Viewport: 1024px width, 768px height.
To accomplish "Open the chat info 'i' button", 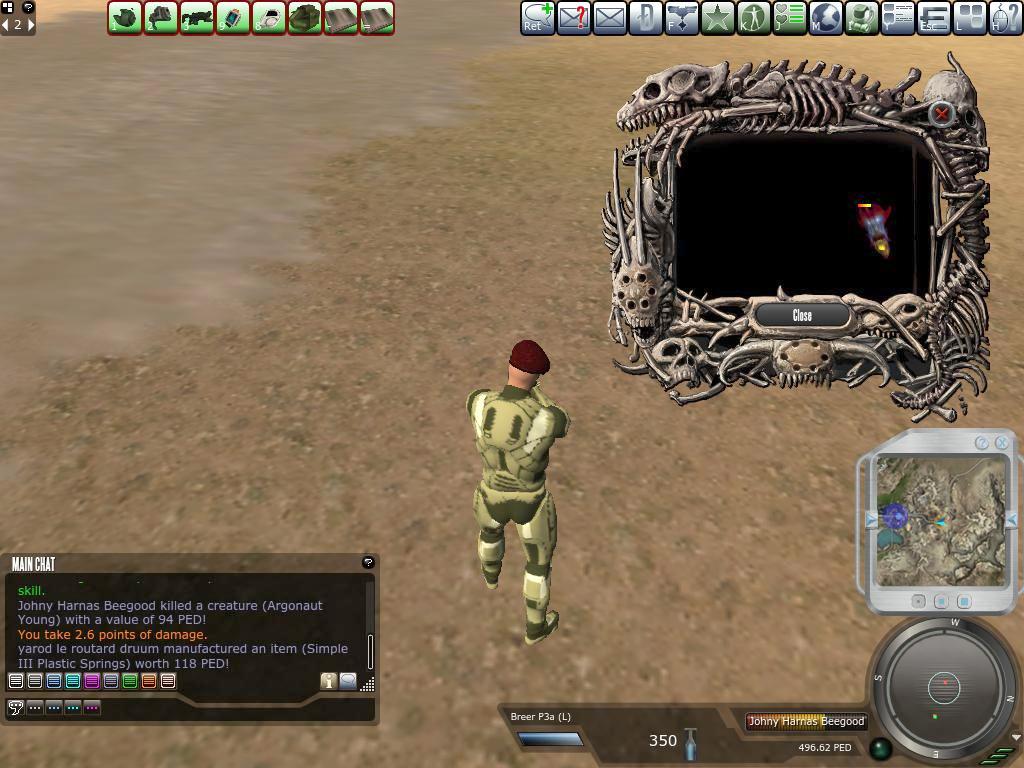I will pos(328,681).
